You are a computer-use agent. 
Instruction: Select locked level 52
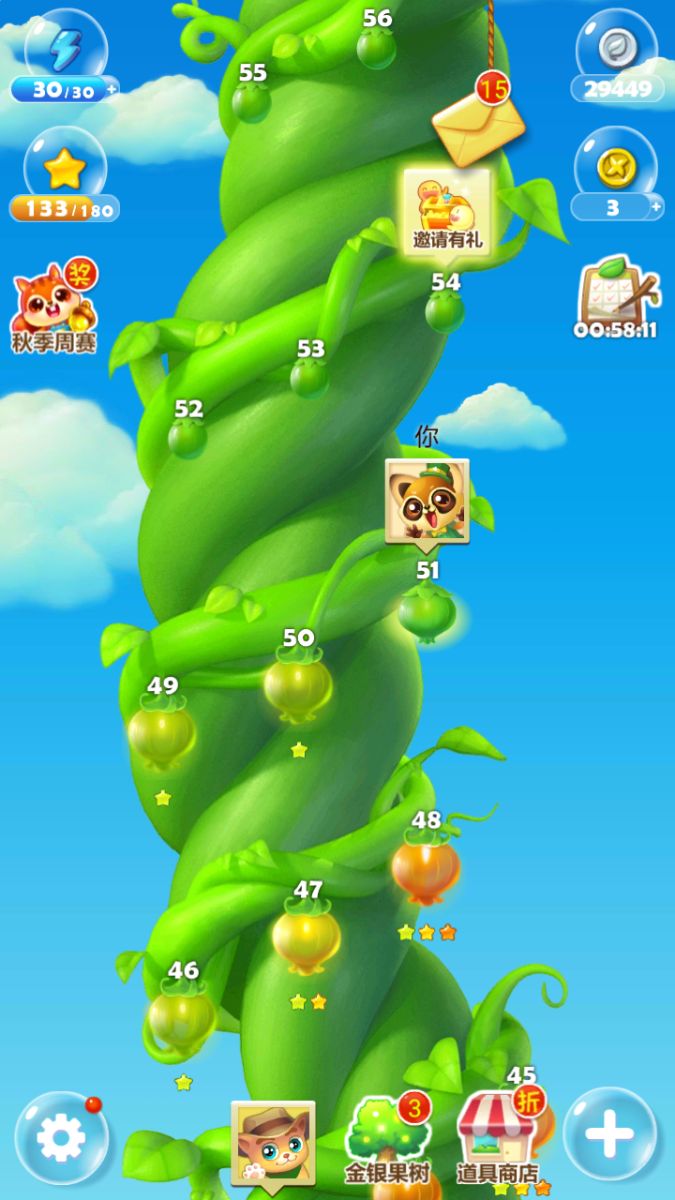pos(187,436)
